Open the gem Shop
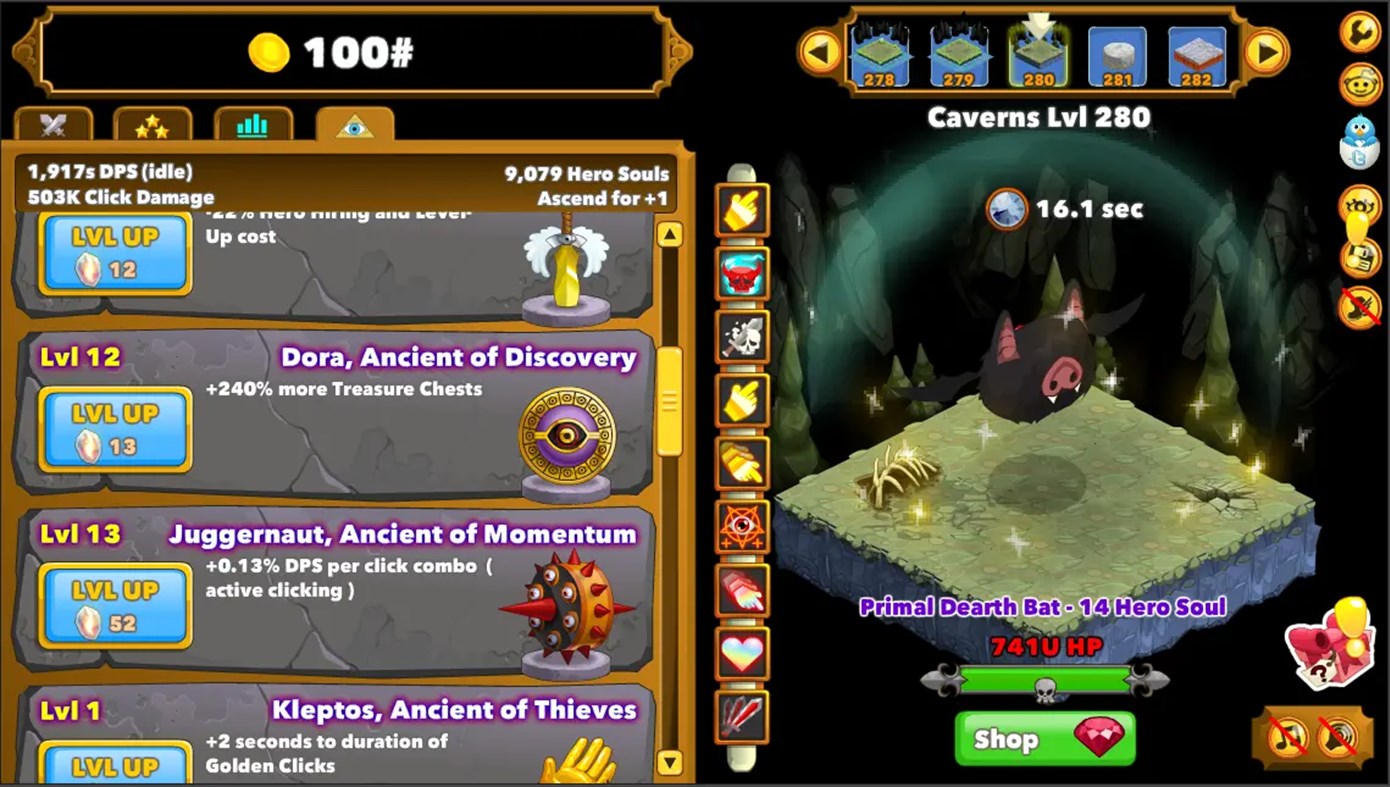Image resolution: width=1390 pixels, height=787 pixels. point(1044,739)
